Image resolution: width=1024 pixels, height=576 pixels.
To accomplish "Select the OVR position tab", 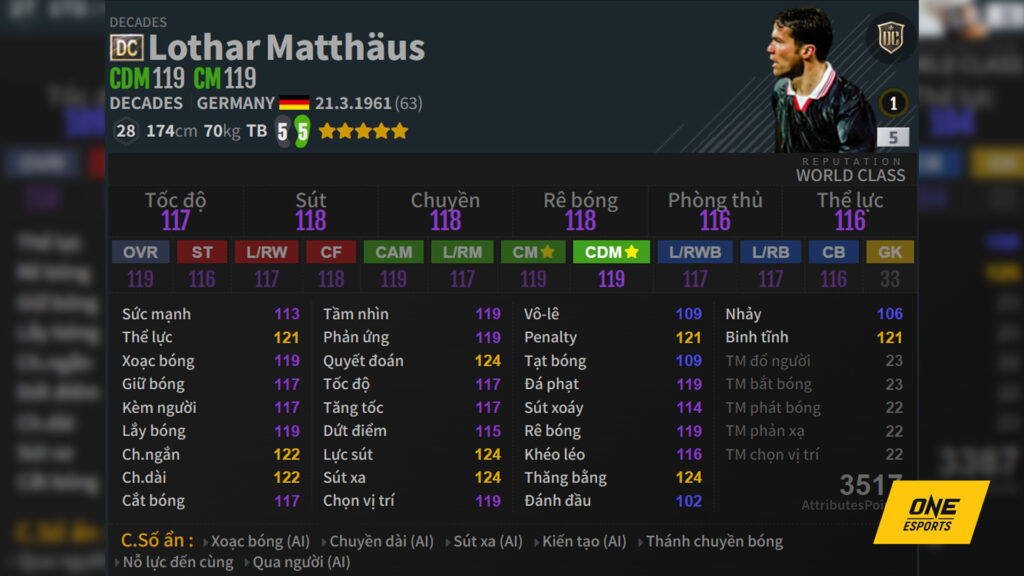I will tap(140, 253).
